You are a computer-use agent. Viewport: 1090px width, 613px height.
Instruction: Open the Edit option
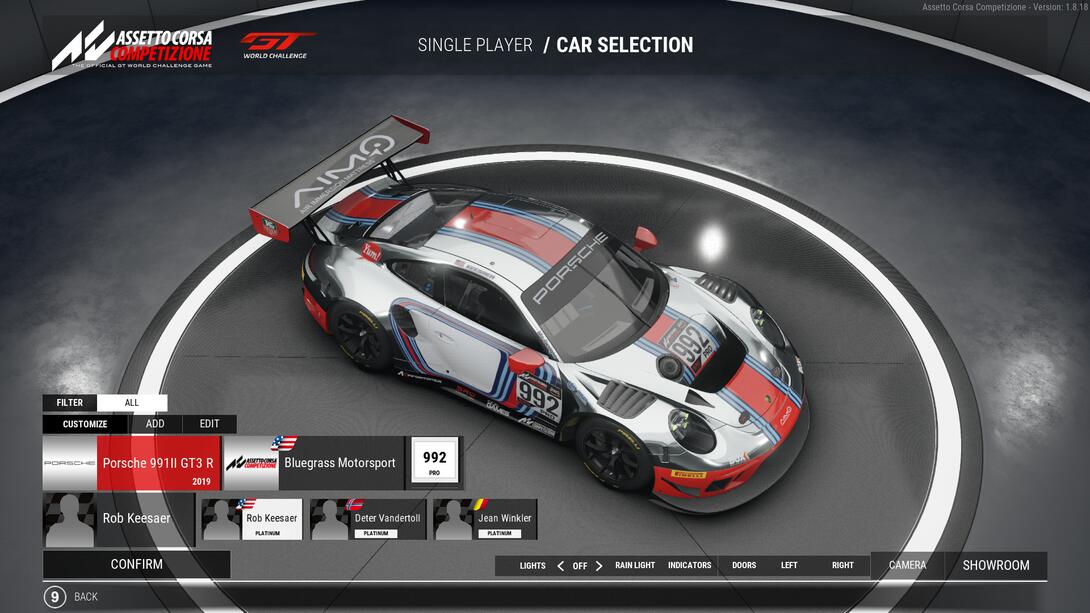[x=209, y=424]
